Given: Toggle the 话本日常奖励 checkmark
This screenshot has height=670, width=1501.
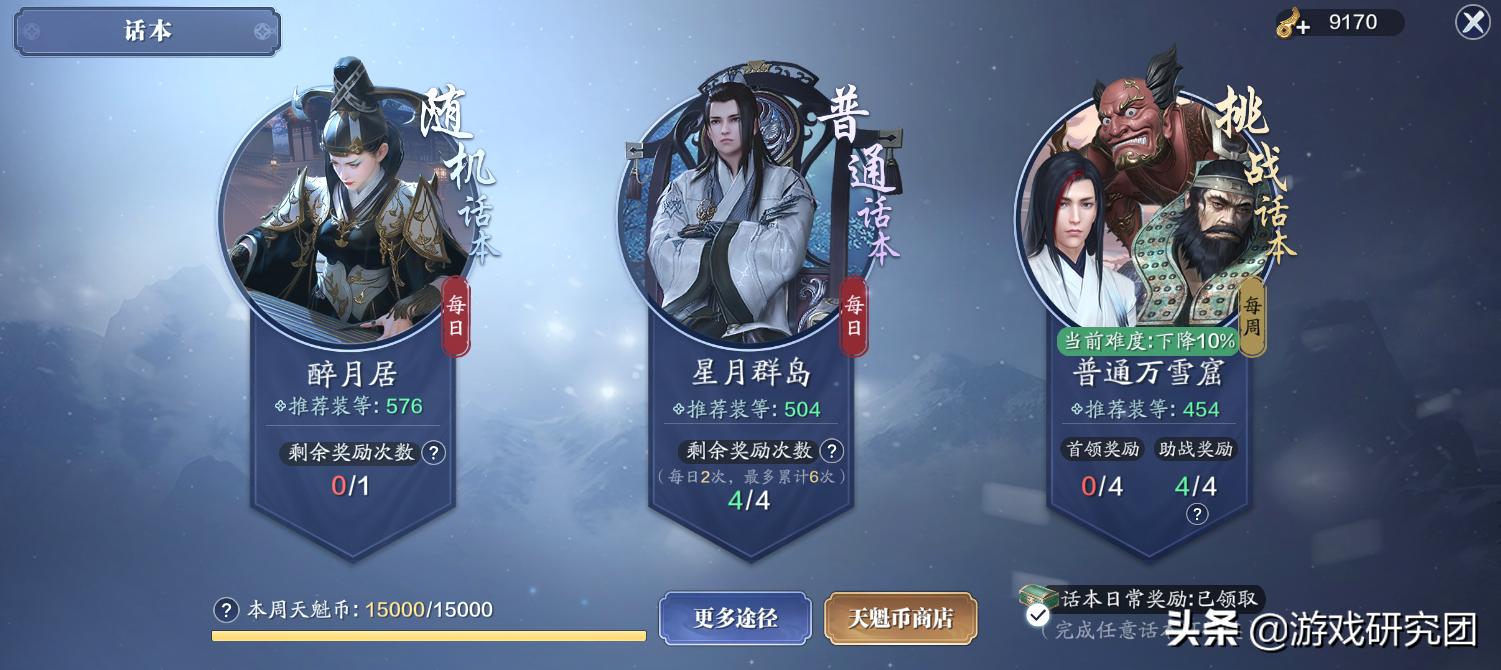Looking at the screenshot, I should [x=1038, y=615].
